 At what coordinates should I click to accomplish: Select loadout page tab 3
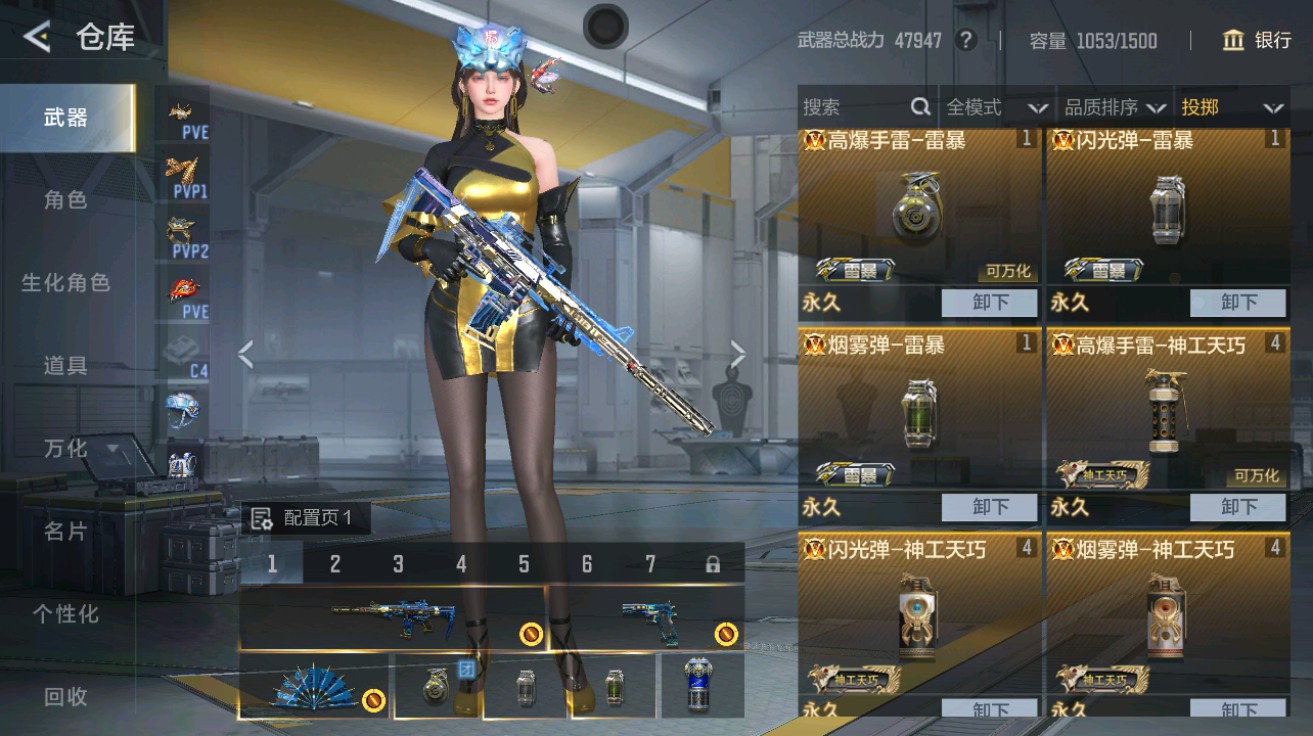point(398,563)
